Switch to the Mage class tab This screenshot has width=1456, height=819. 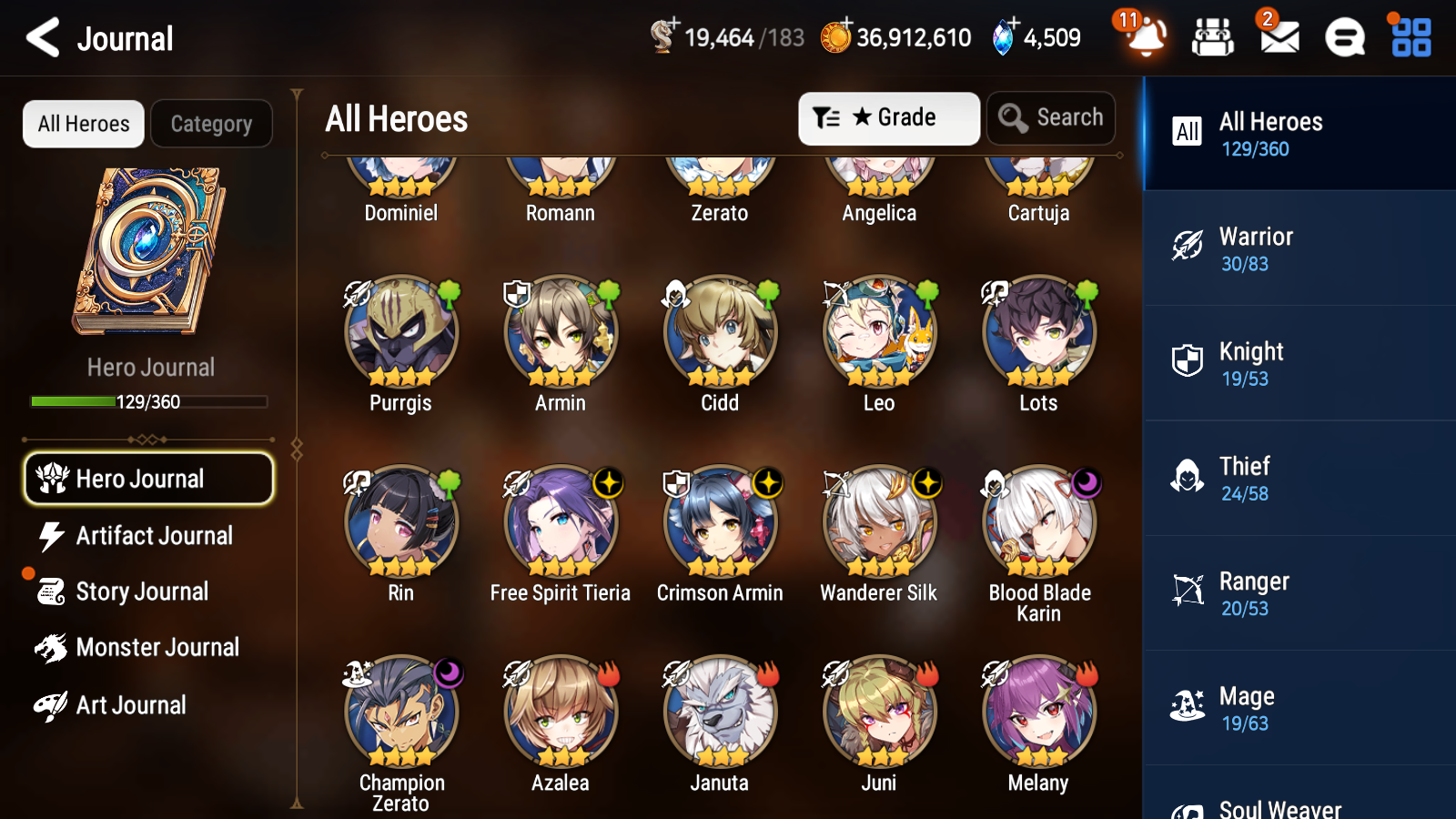pyautogui.click(x=1298, y=708)
